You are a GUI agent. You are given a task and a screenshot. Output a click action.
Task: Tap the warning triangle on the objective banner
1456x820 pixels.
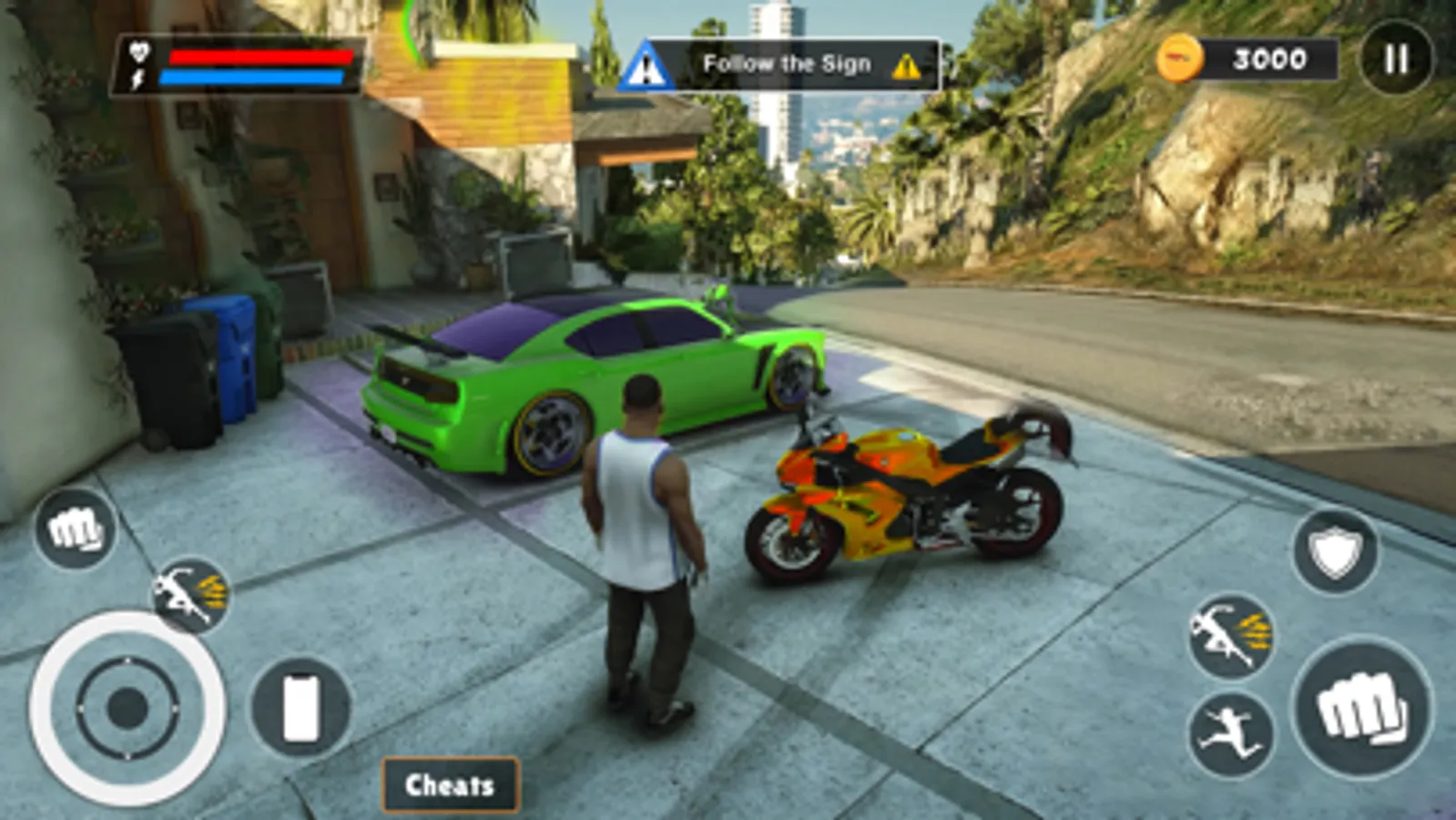[906, 64]
